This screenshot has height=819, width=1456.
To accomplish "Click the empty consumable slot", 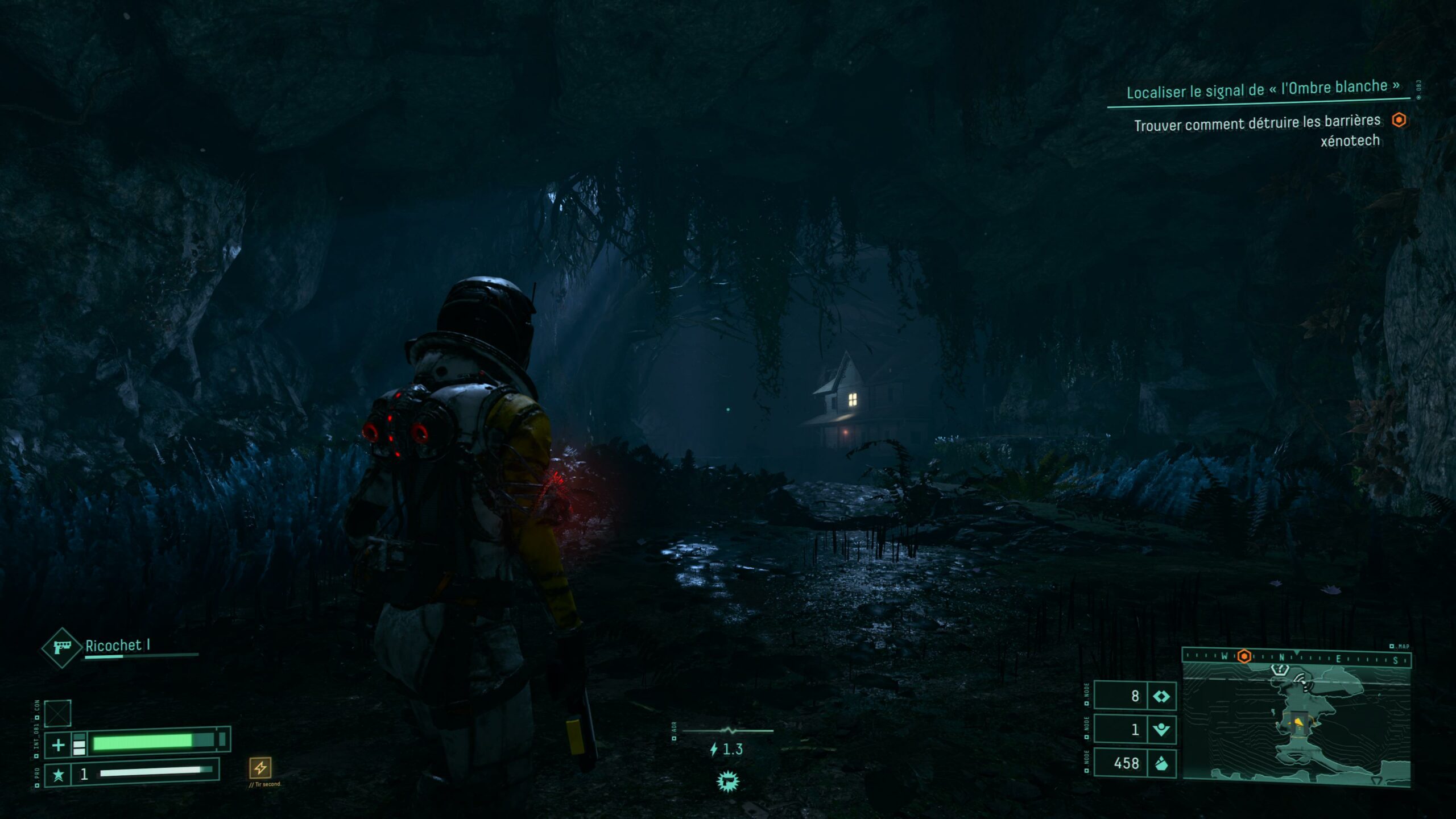I will tap(58, 713).
